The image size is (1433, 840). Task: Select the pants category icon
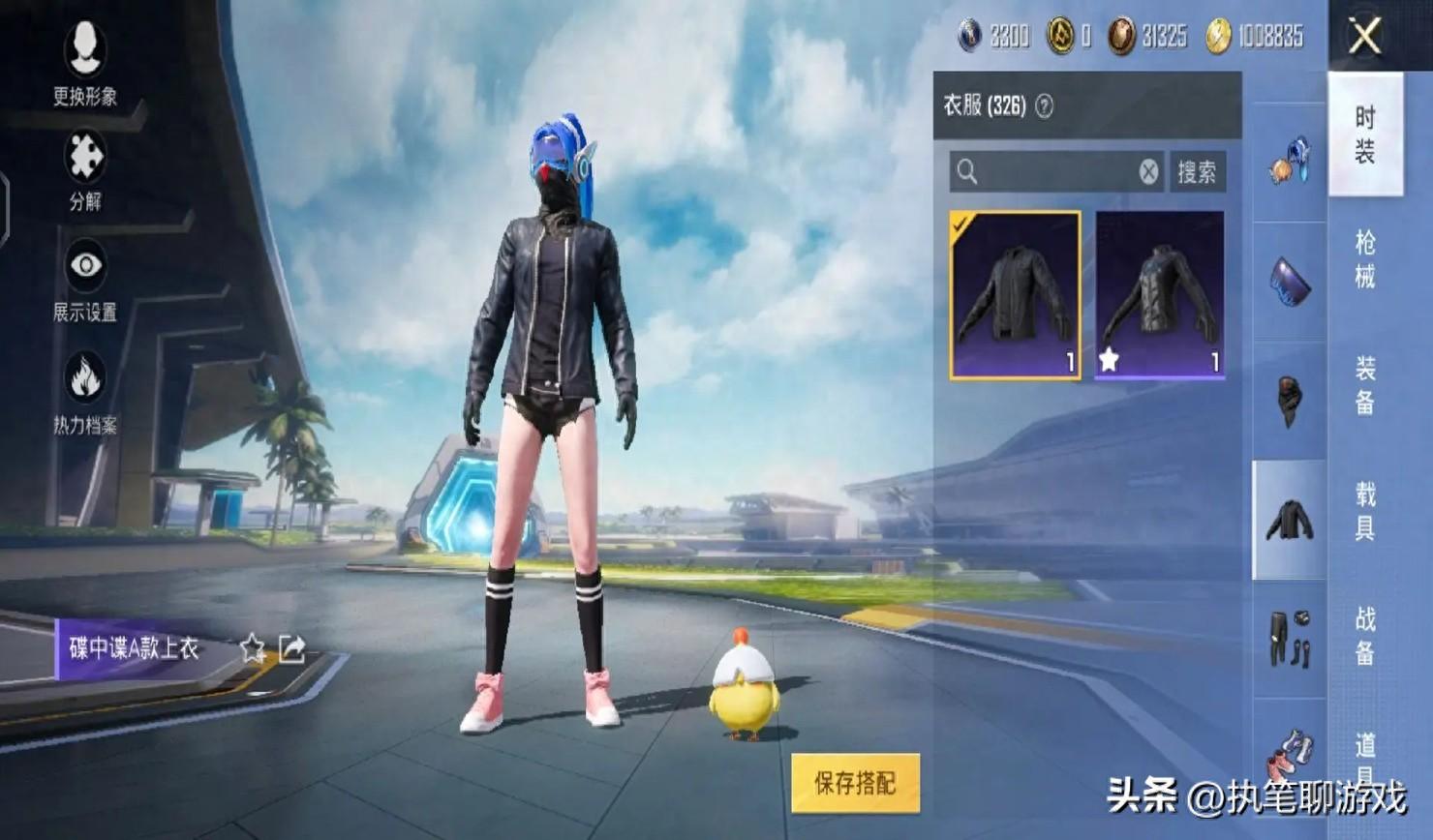(1290, 638)
